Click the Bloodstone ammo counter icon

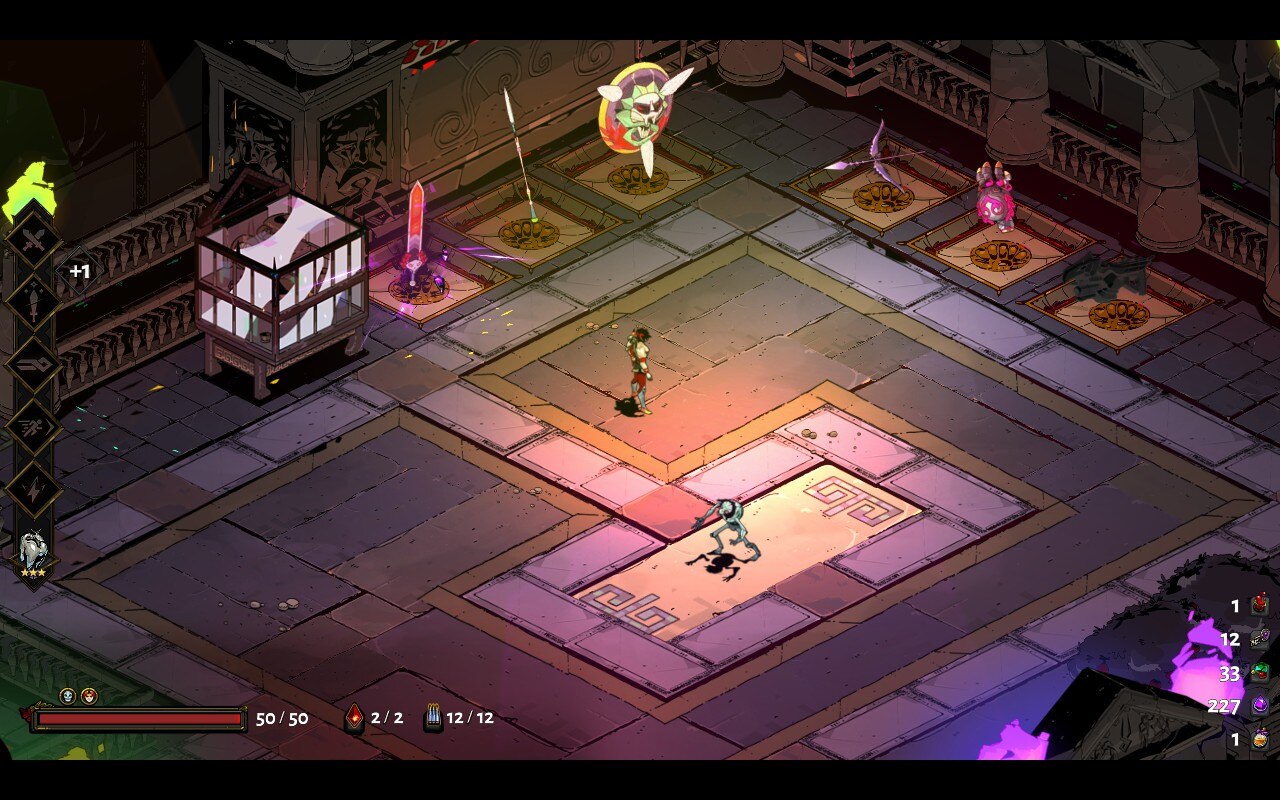(432, 717)
